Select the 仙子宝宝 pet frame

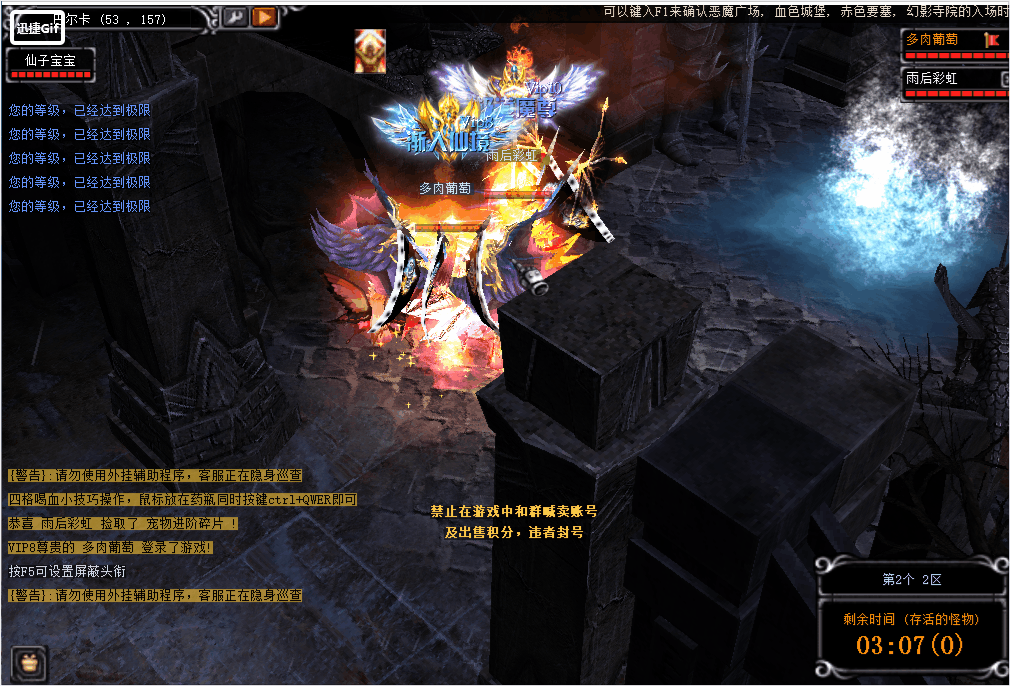pos(51,62)
